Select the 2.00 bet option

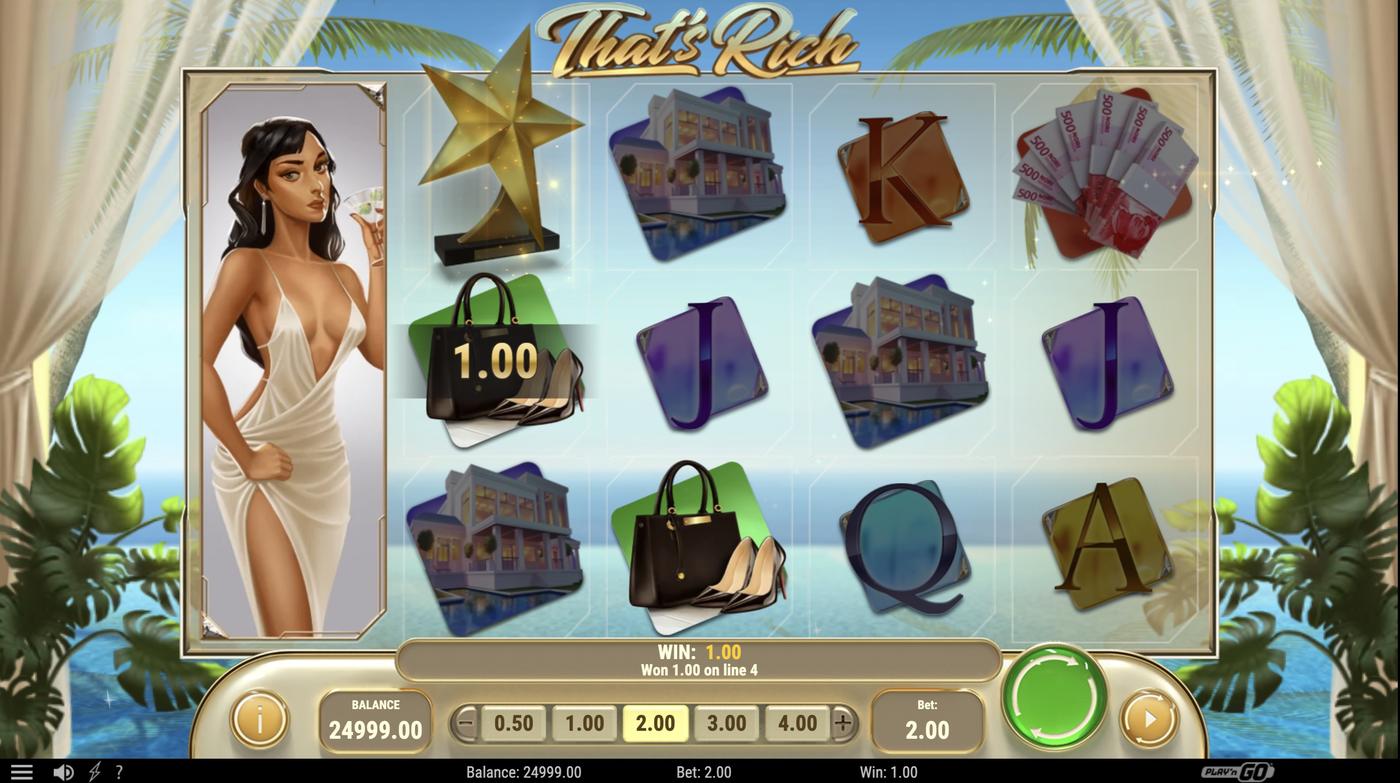pyautogui.click(x=655, y=723)
